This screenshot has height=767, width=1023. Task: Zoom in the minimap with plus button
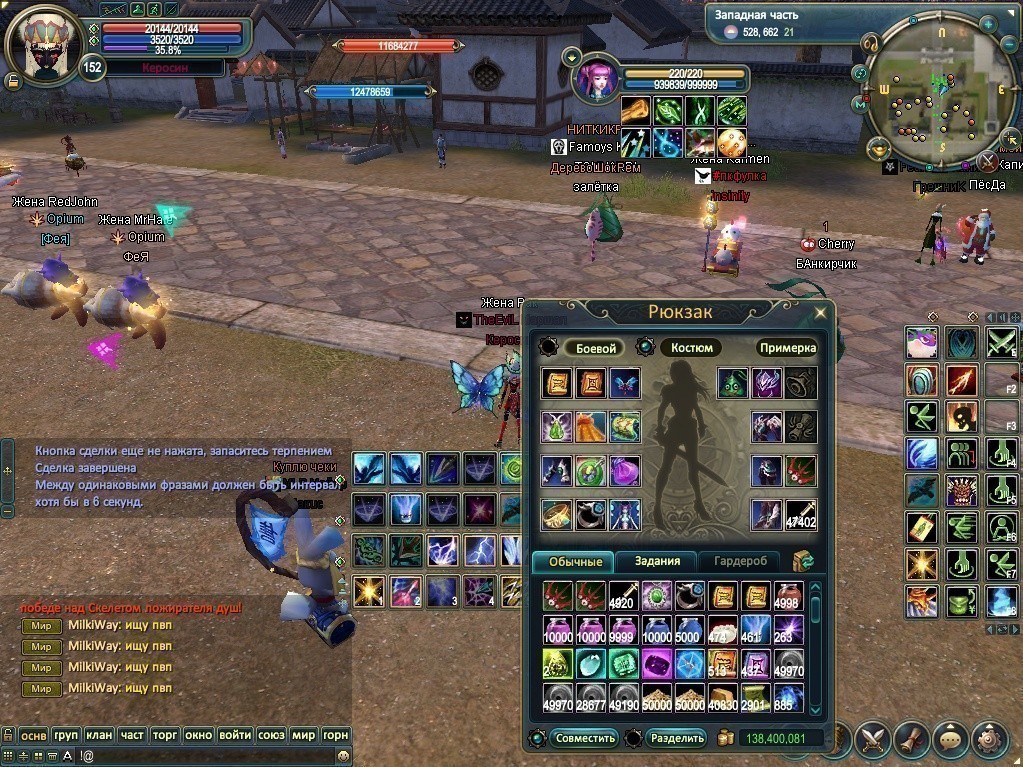tap(987, 22)
